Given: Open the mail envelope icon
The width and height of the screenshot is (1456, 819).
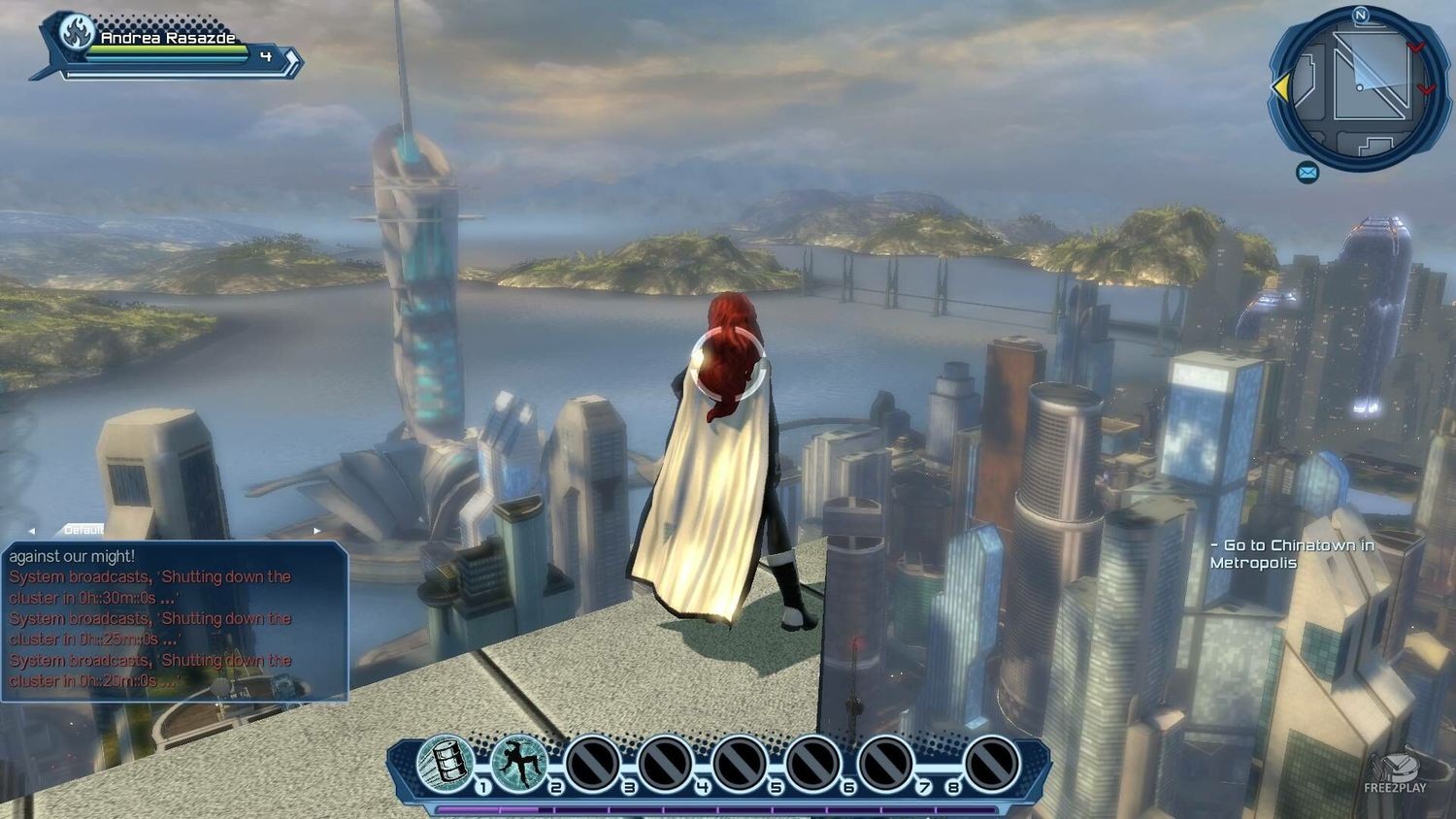Looking at the screenshot, I should [x=1307, y=173].
